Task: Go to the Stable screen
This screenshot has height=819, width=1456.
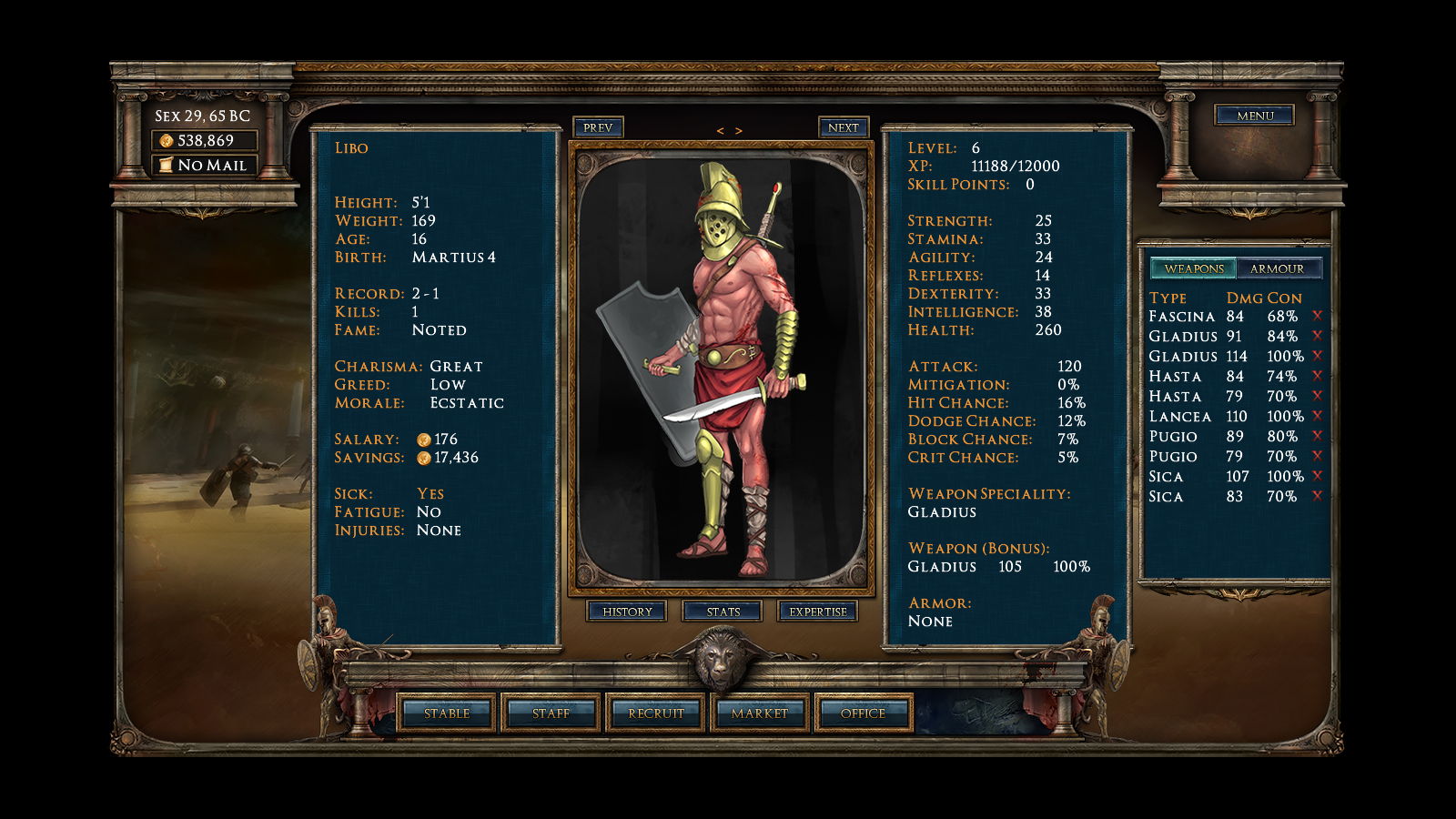Action: tap(447, 713)
